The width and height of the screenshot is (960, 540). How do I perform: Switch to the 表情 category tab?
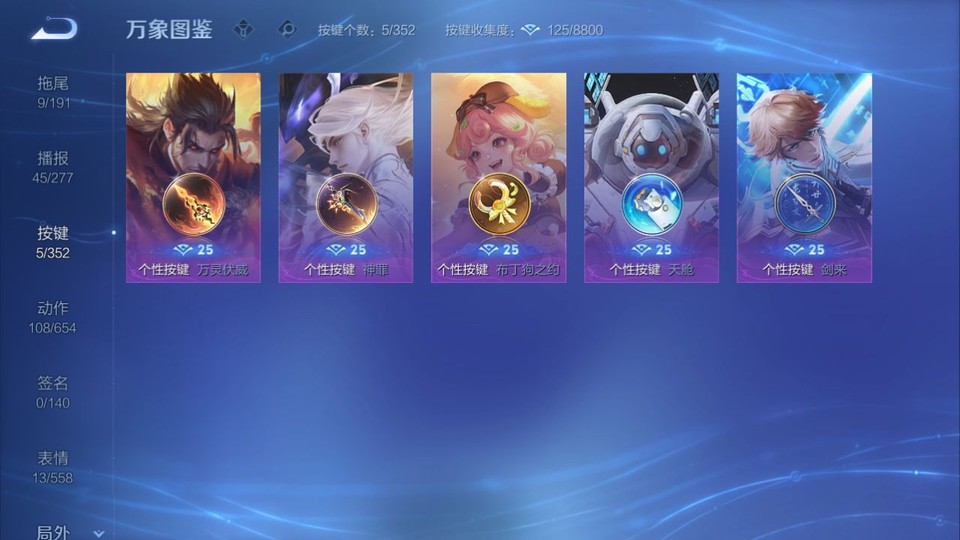point(54,467)
